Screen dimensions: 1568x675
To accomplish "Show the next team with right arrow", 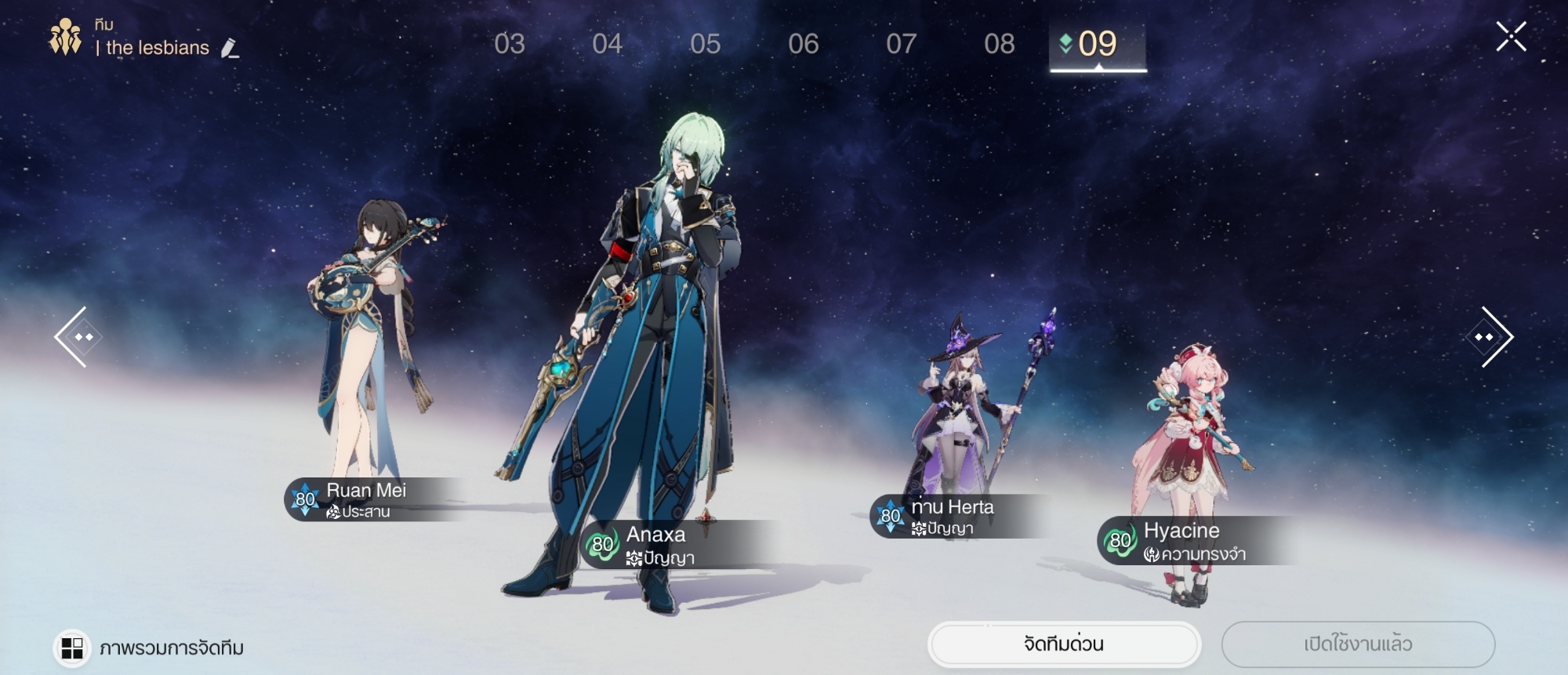I will (x=1490, y=337).
